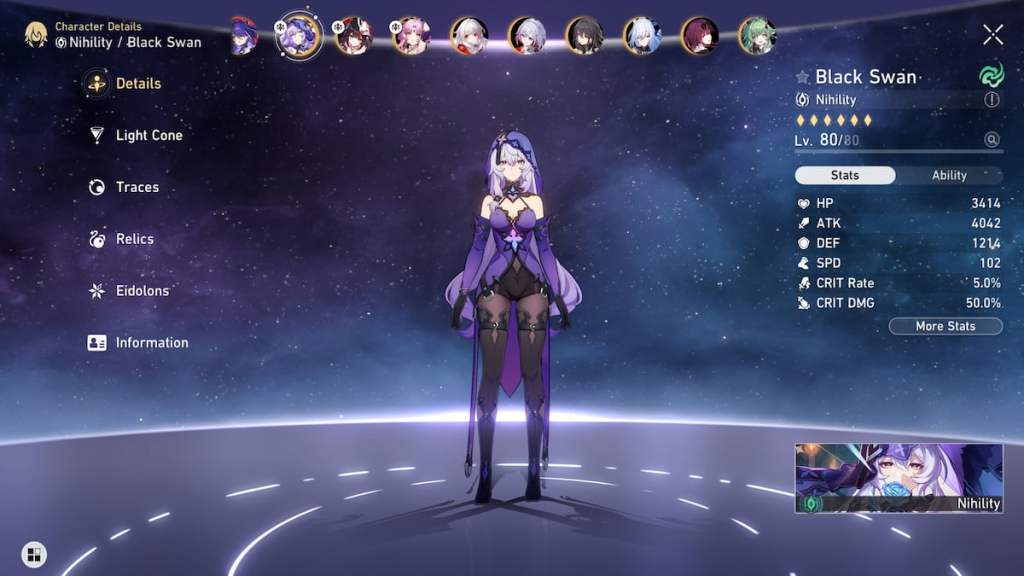This screenshot has height=576, width=1024.
Task: Click the More Stats button
Action: pyautogui.click(x=945, y=326)
